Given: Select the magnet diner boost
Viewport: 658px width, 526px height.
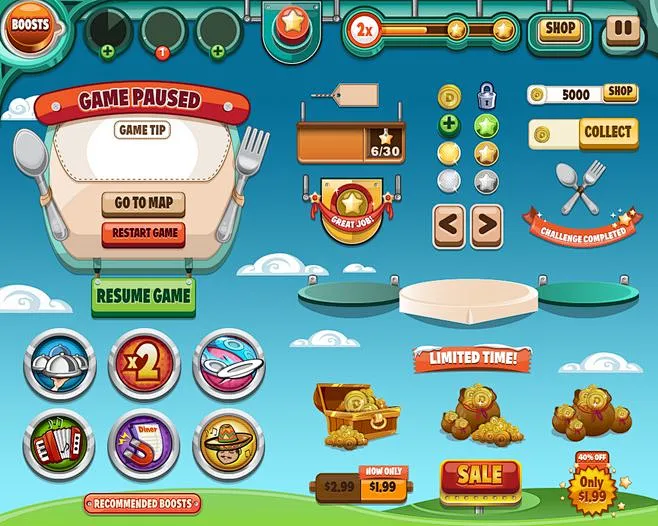Looking at the screenshot, I should click(x=144, y=441).
